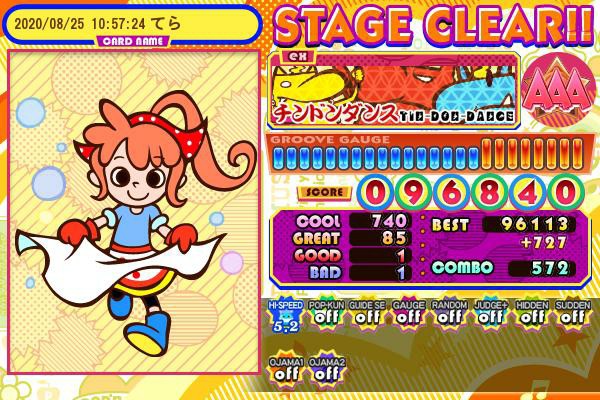Toggle the GAUGE option
The height and width of the screenshot is (400, 600).
(x=407, y=315)
